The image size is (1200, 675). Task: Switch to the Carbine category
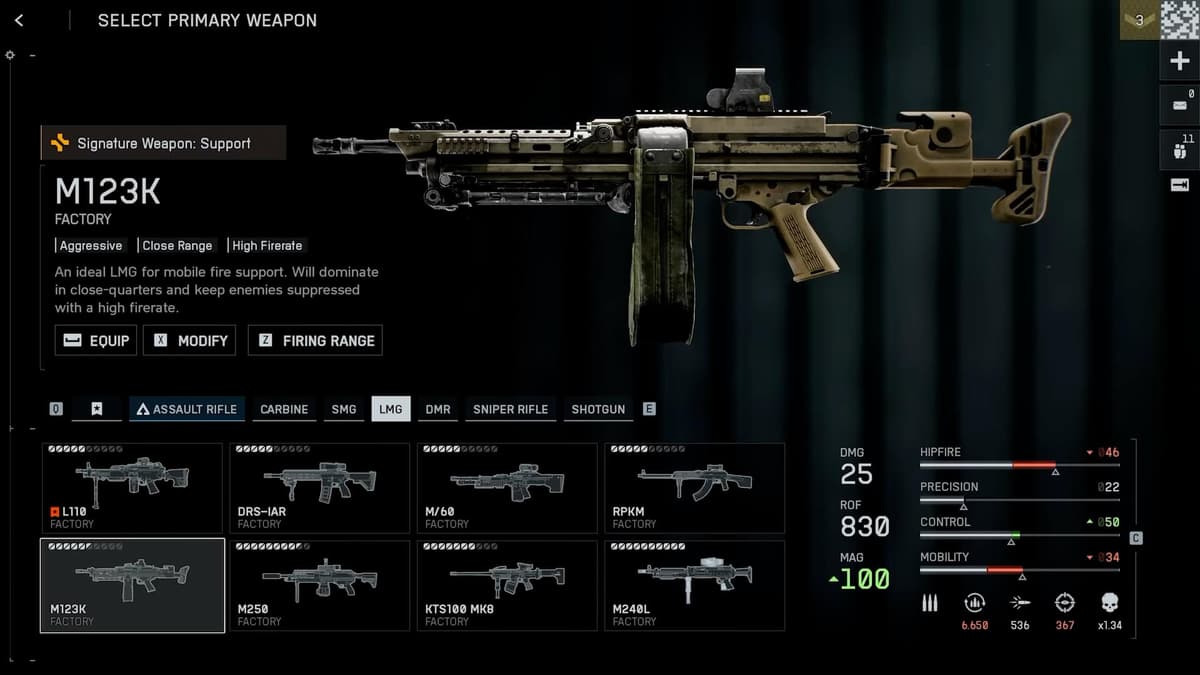click(284, 409)
